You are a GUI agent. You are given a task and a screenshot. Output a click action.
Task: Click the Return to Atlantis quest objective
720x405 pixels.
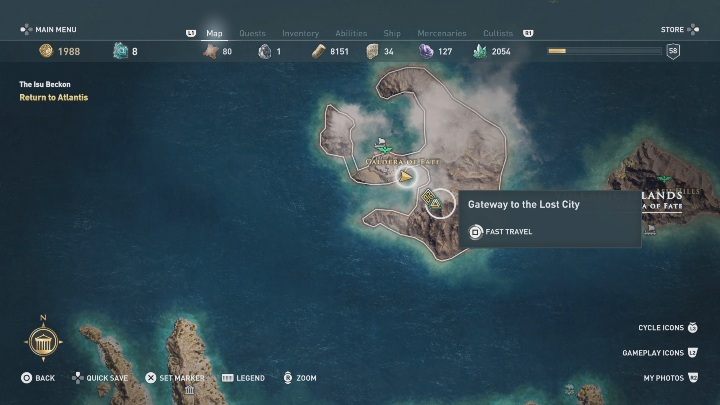(54, 98)
